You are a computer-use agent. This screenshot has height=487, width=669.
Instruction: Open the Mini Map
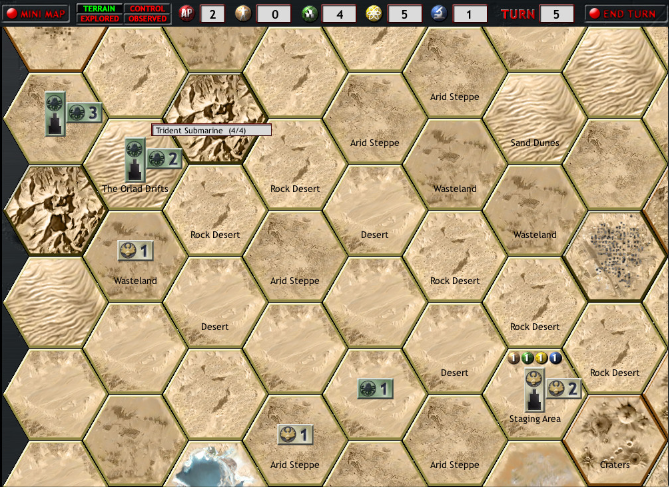35,14
